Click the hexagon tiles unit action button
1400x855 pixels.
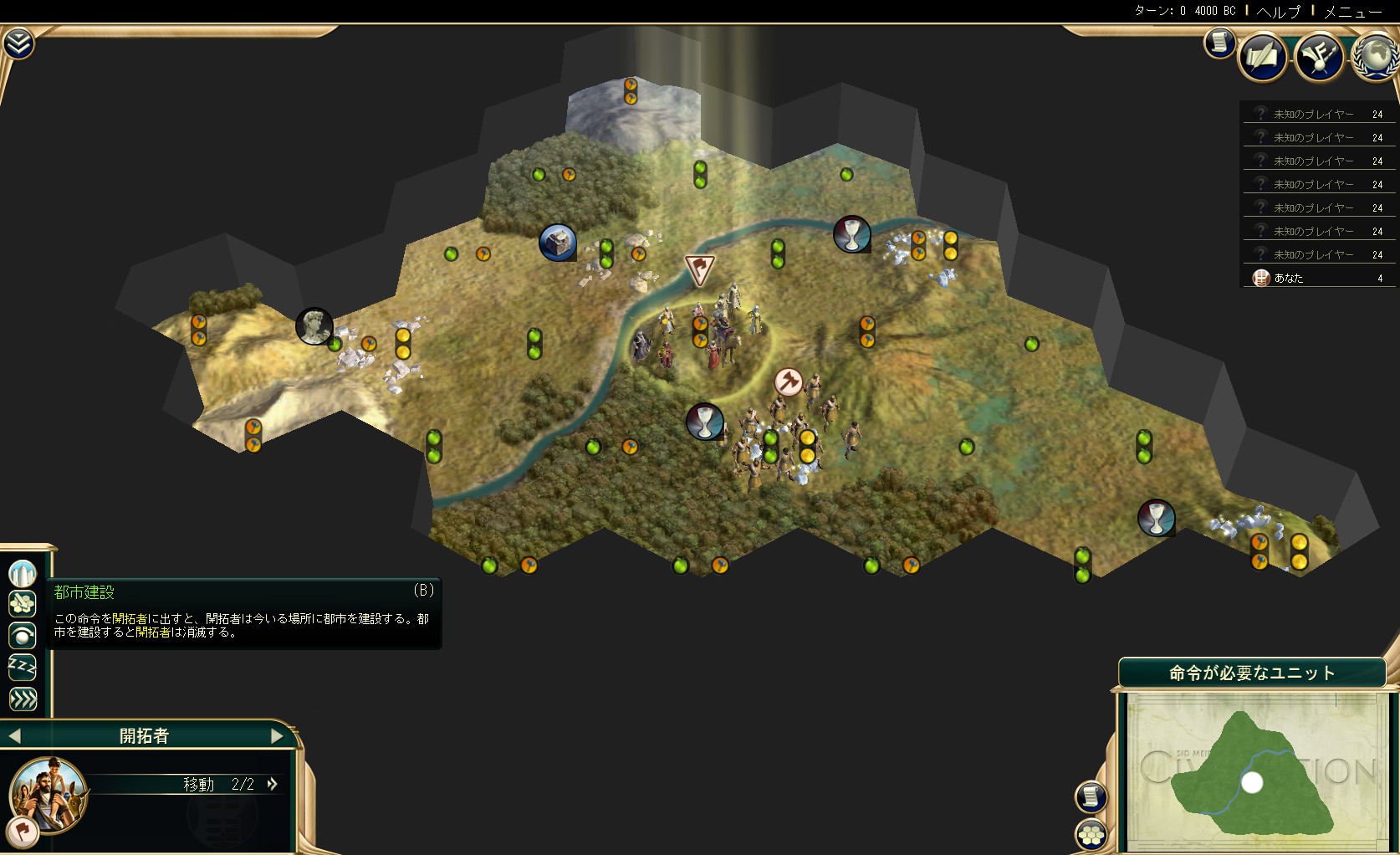point(23,604)
